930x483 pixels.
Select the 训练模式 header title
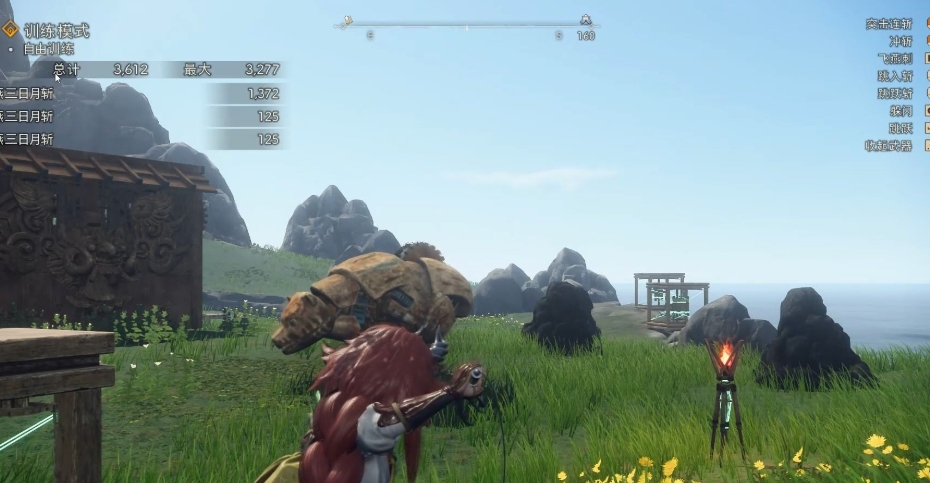56,31
